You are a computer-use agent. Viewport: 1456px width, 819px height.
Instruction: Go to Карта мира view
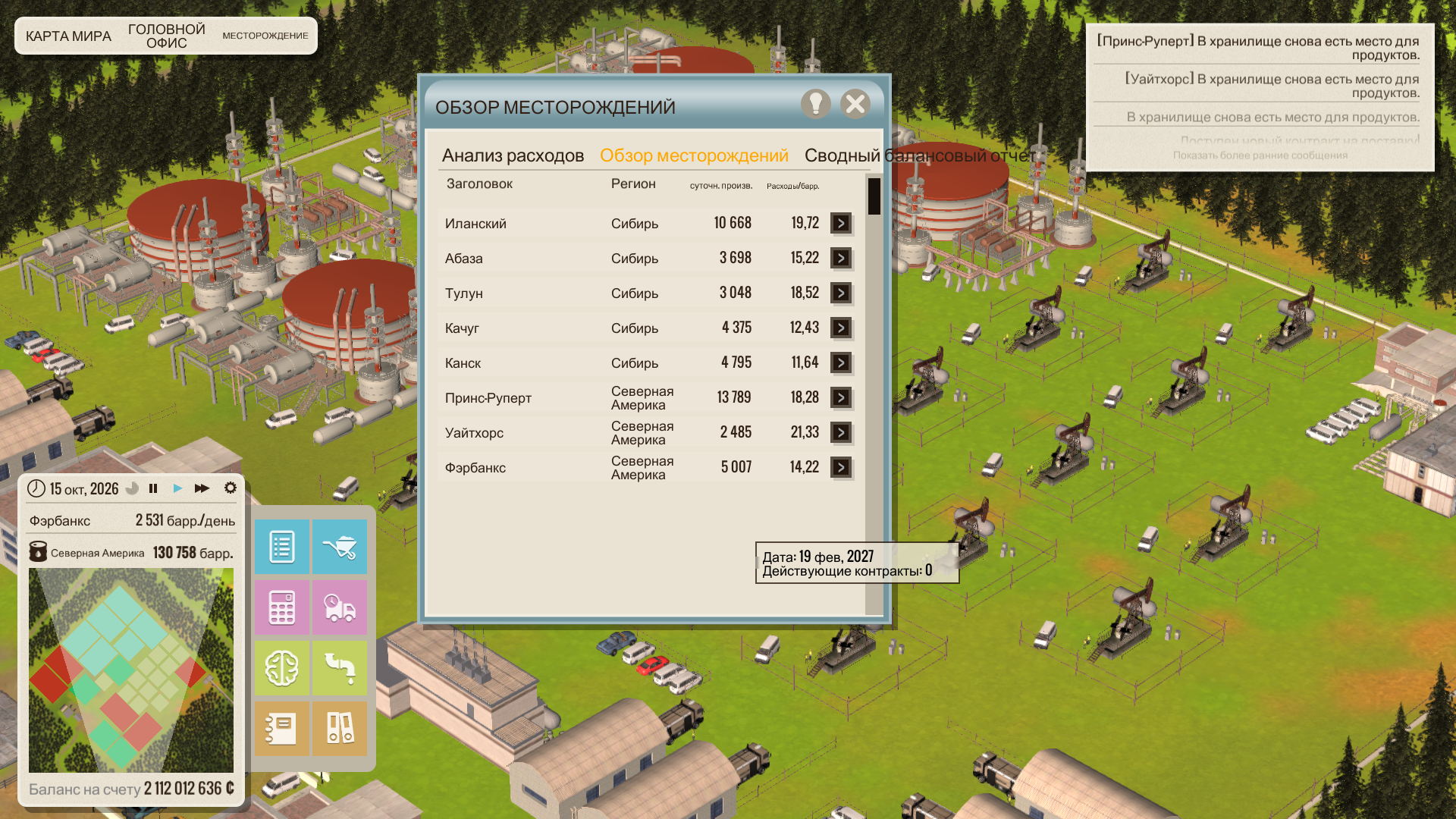click(68, 36)
